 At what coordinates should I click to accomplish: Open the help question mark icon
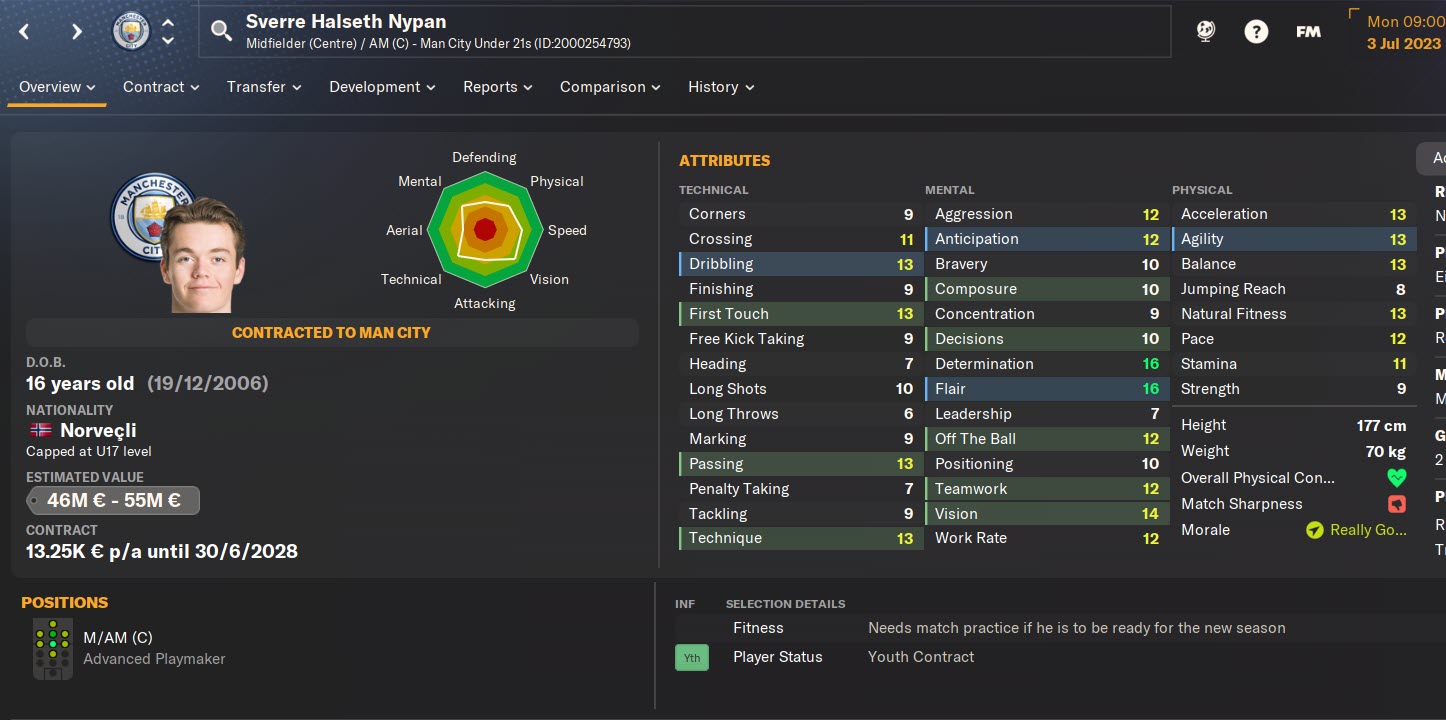(1256, 32)
